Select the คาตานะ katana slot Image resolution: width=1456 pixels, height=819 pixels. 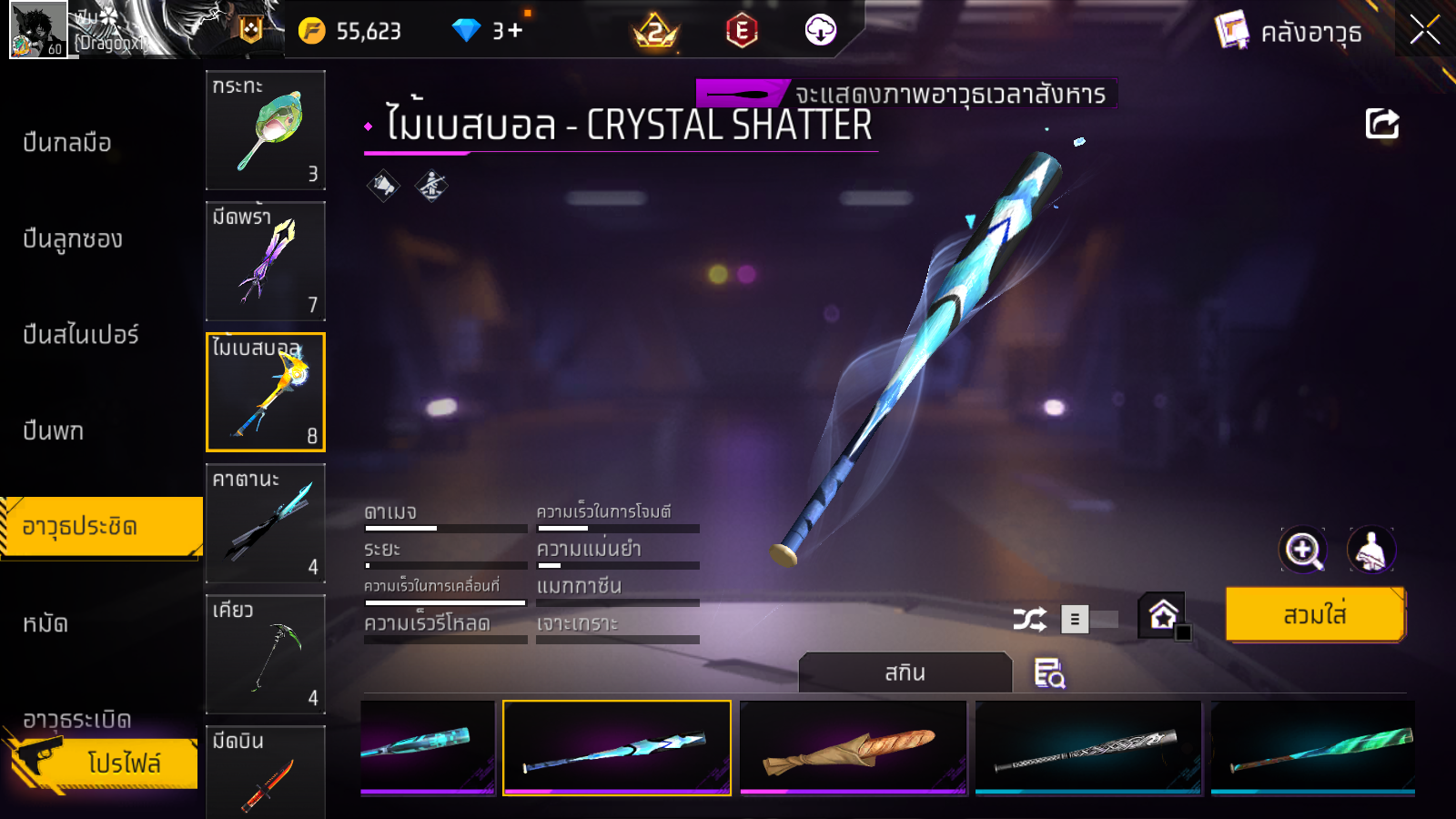tap(265, 523)
